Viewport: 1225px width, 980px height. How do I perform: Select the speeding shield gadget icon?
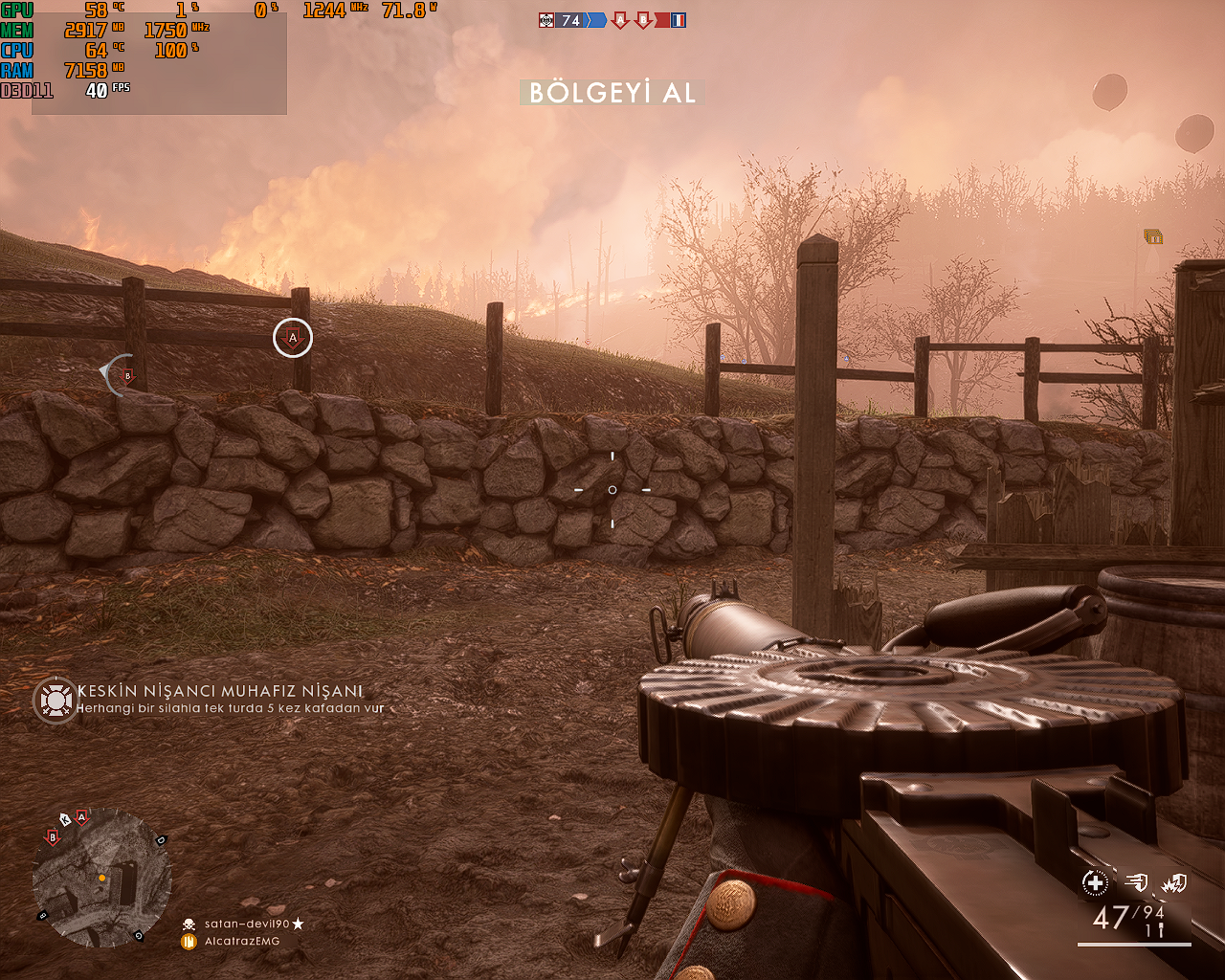[1136, 883]
